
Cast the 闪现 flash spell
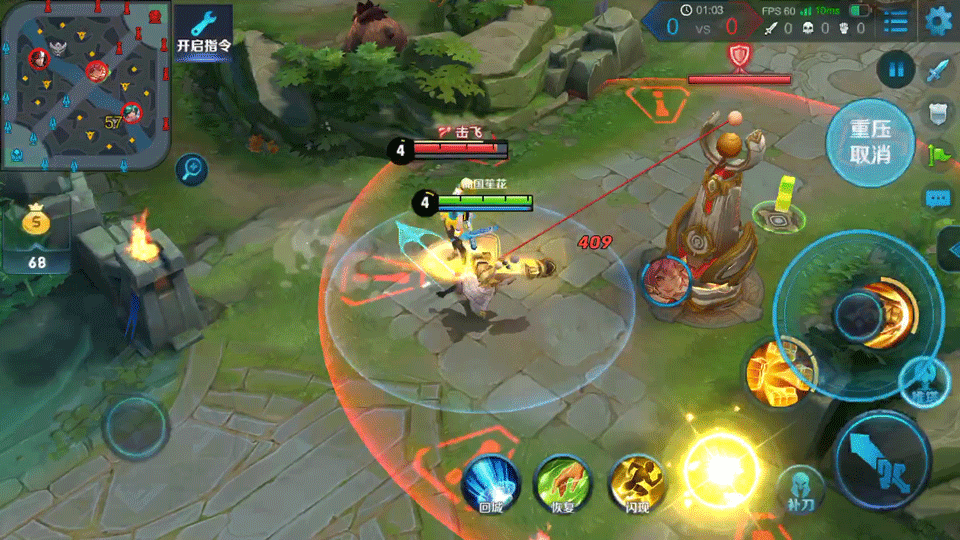coord(637,482)
